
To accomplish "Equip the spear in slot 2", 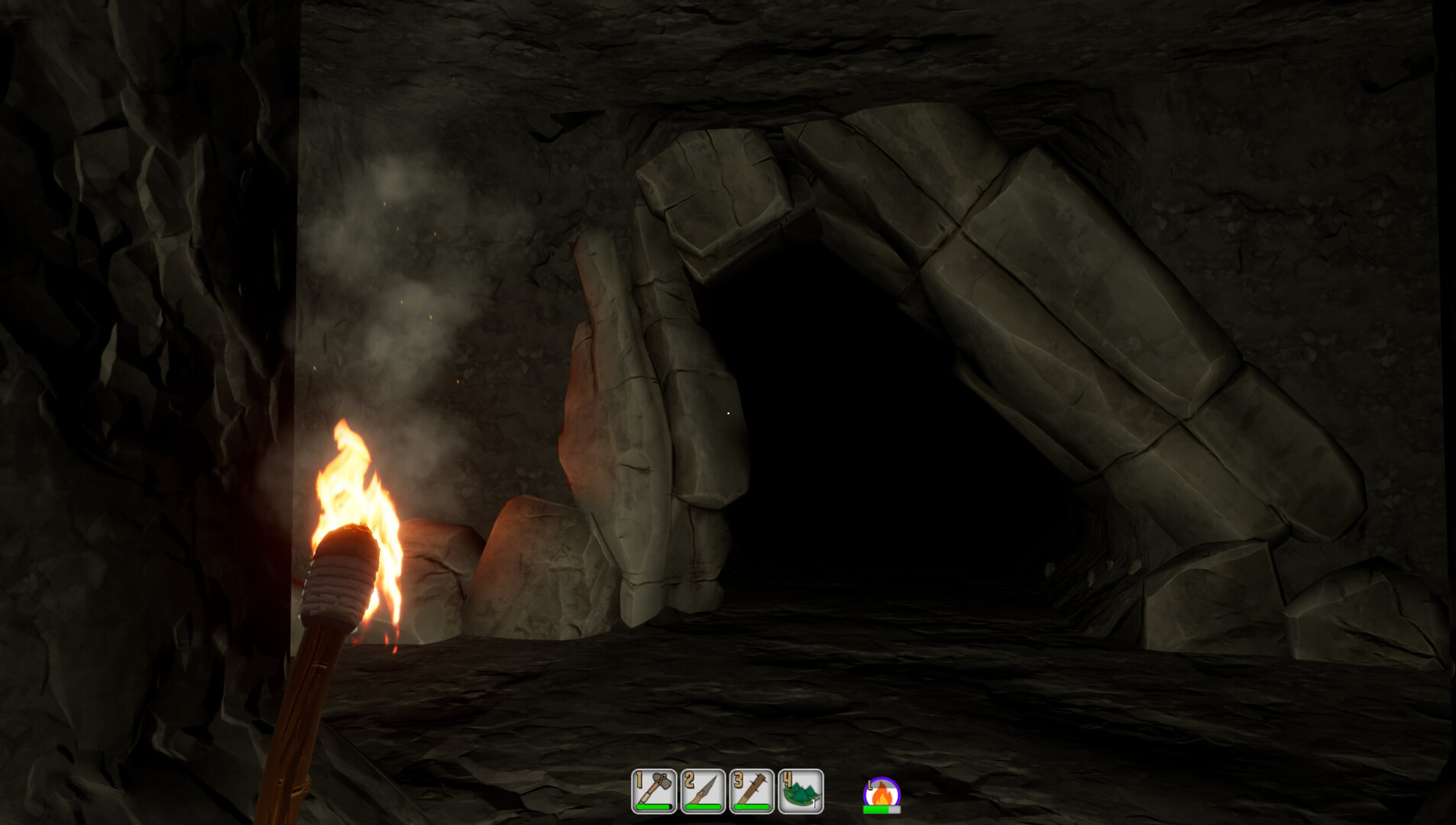I will 703,791.
